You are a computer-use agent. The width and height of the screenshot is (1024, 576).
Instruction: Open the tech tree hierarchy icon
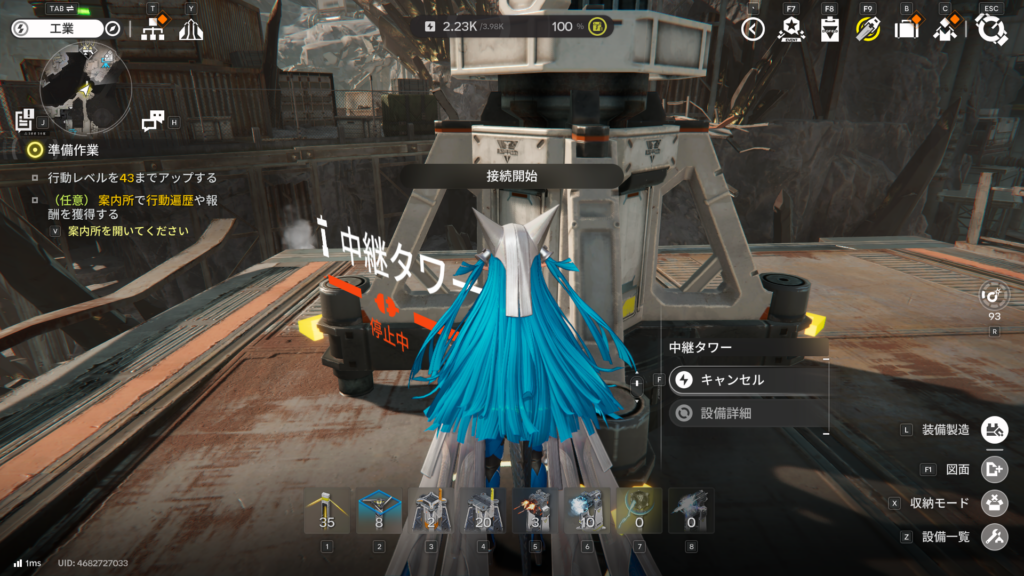point(153,30)
